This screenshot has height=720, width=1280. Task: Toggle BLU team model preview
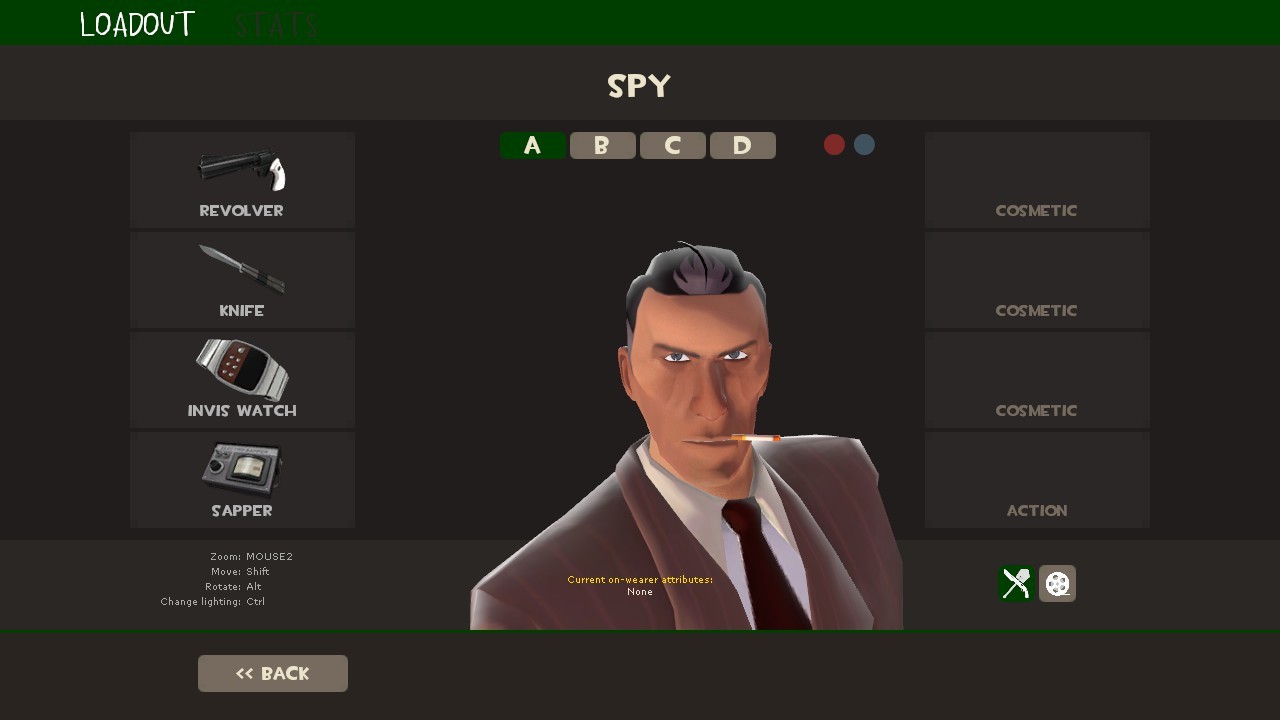click(x=864, y=144)
